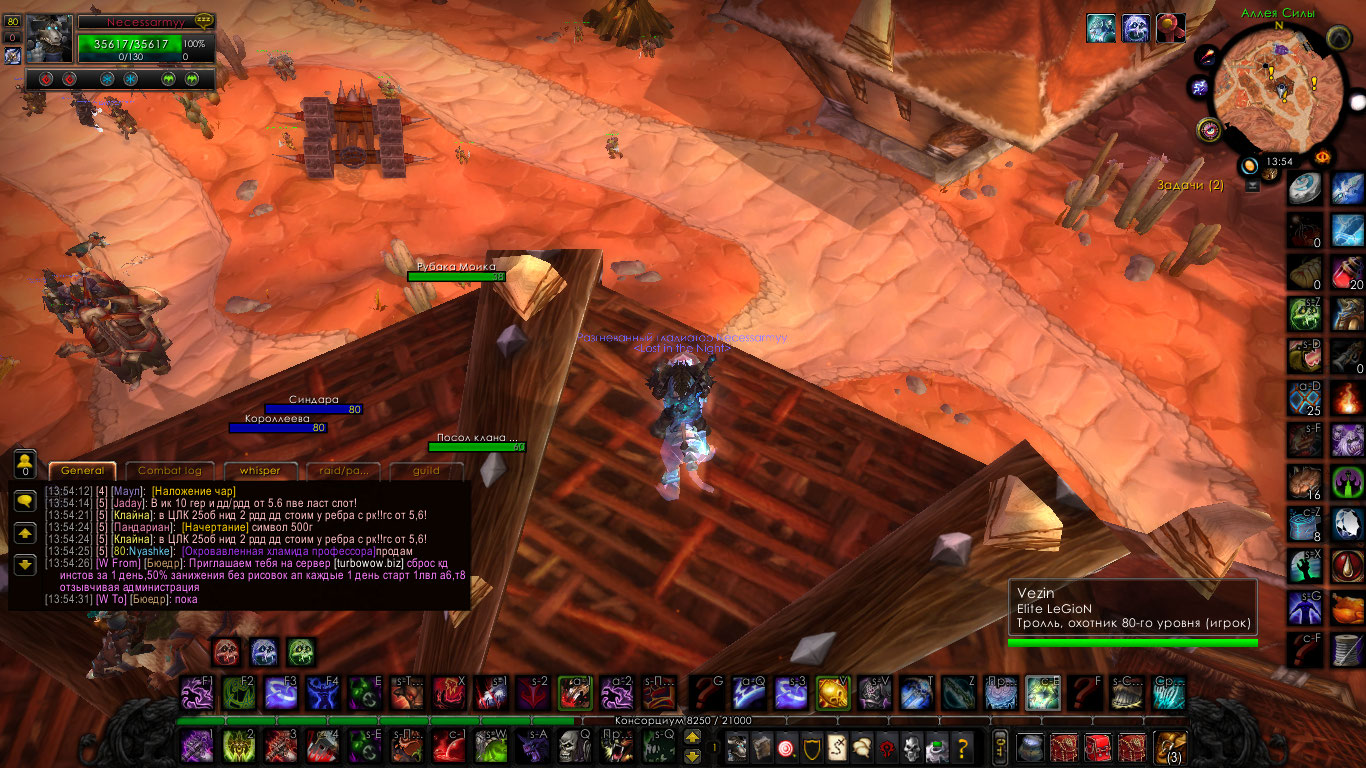This screenshot has height=768, width=1366.
Task: Select the red potion with 20 charges
Action: (1347, 272)
